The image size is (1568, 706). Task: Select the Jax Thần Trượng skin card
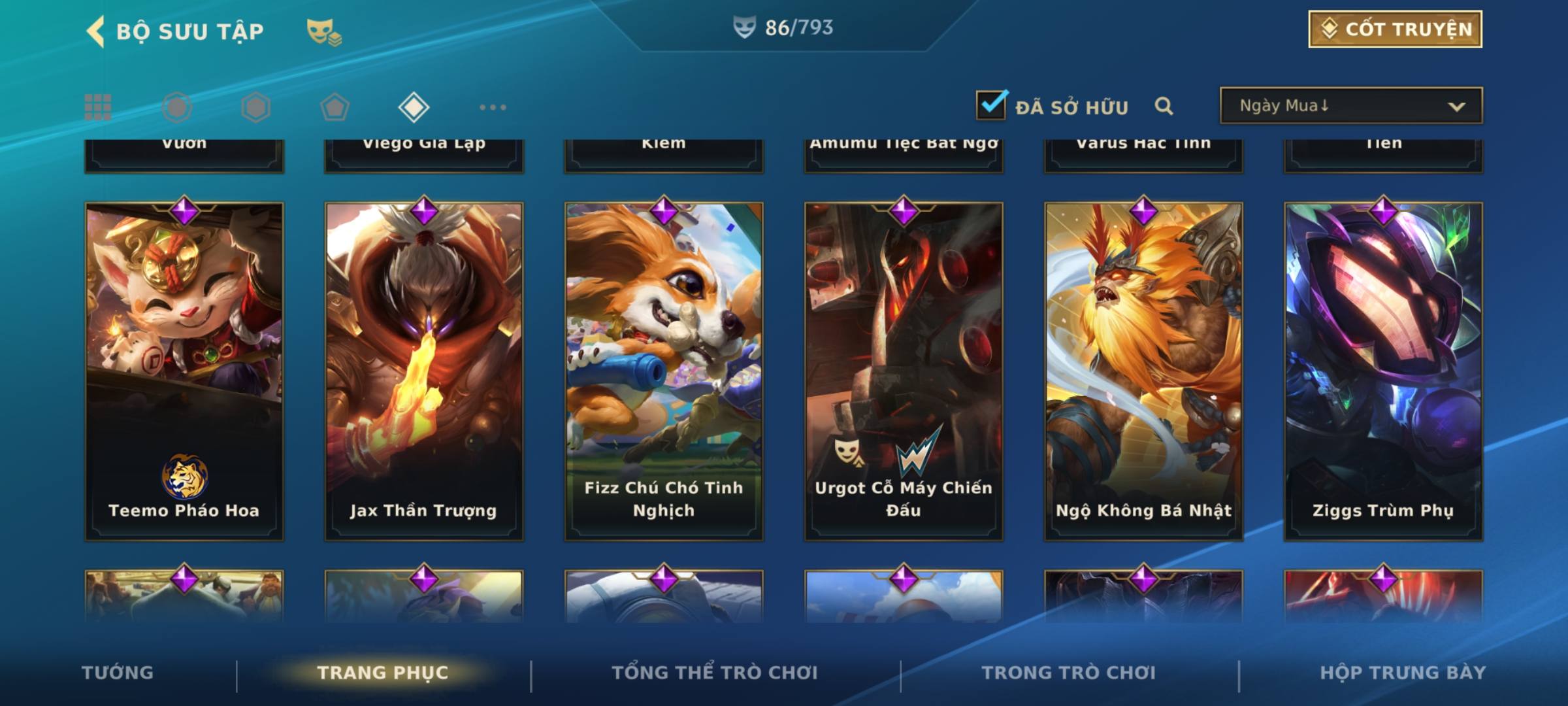424,371
